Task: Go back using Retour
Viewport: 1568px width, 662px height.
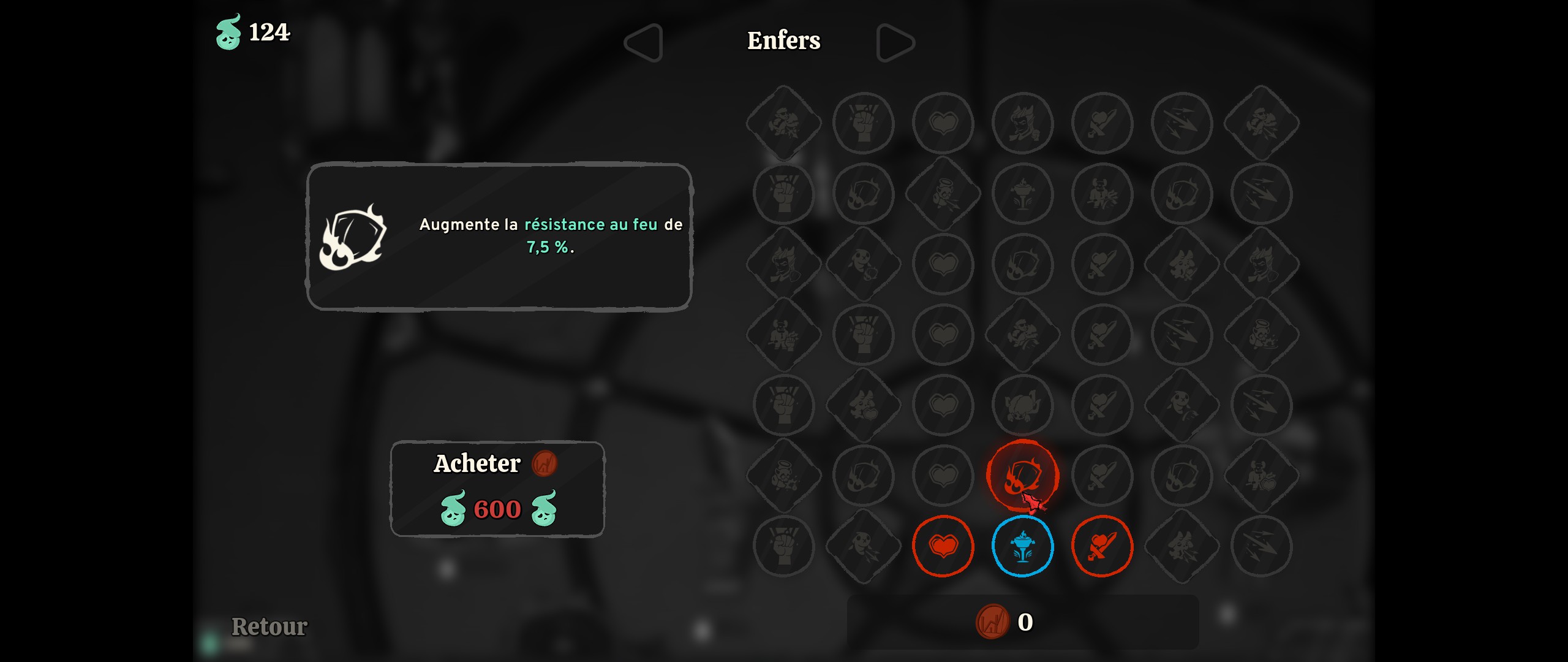Action: click(x=269, y=626)
